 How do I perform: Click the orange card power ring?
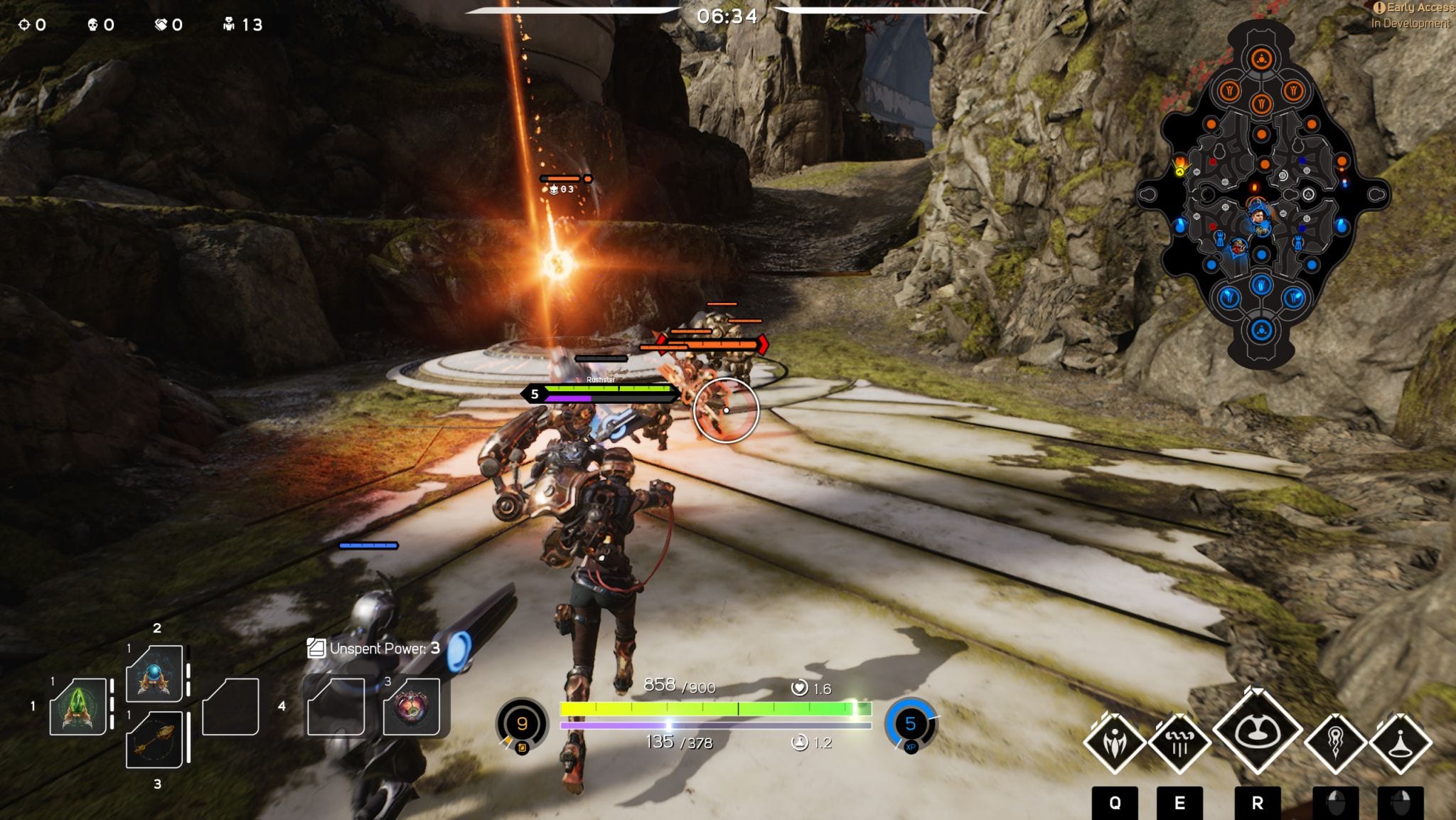pos(522,724)
